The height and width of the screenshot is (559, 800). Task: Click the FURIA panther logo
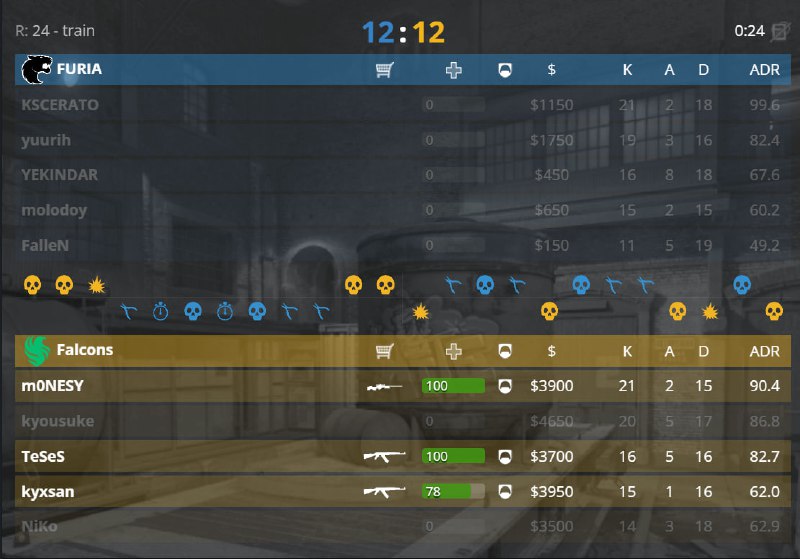pyautogui.click(x=37, y=69)
